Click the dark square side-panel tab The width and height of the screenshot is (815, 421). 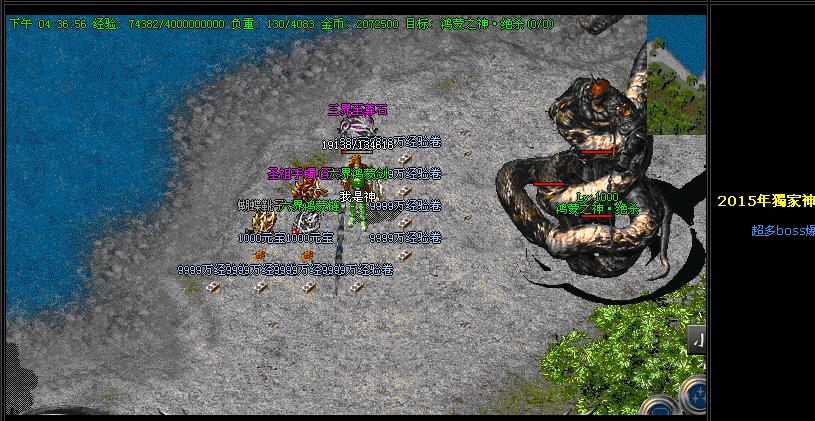[697, 341]
